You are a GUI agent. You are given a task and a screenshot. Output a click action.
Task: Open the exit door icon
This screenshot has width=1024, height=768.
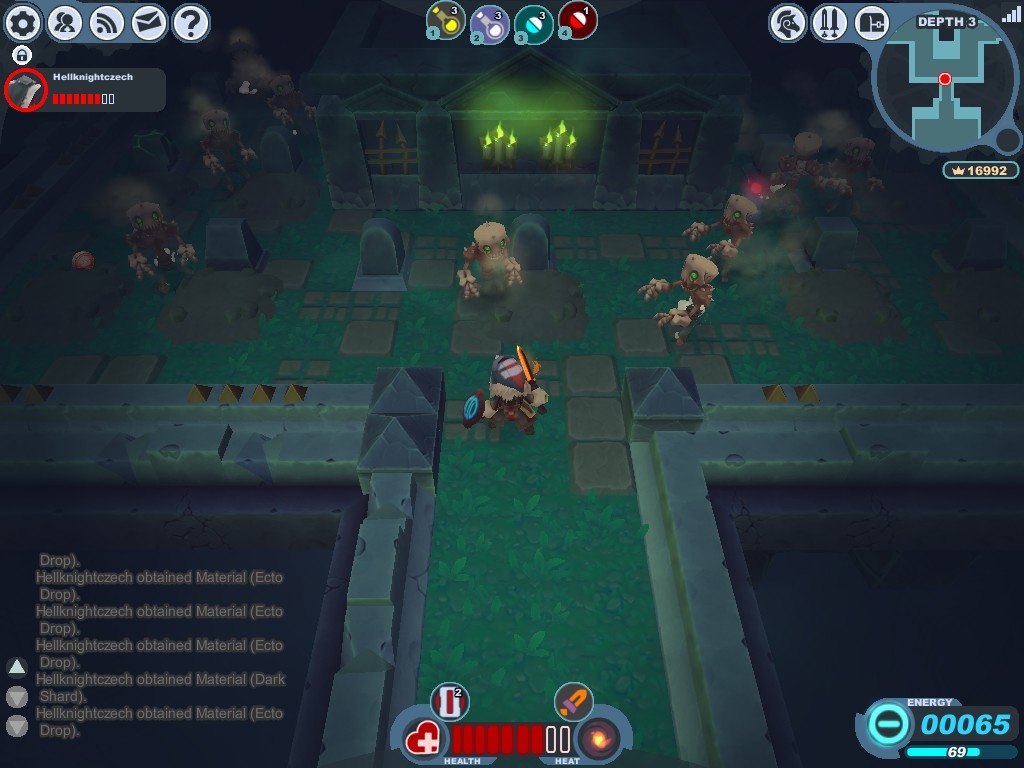[871, 22]
